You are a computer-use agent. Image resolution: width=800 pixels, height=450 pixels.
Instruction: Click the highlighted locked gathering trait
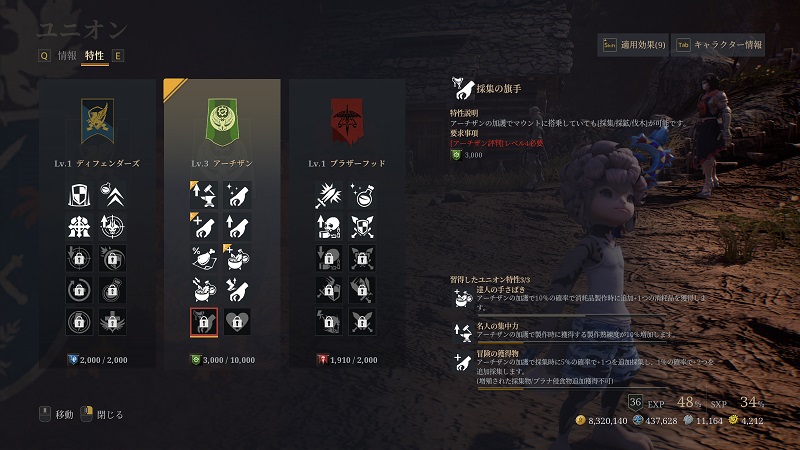[x=203, y=322]
